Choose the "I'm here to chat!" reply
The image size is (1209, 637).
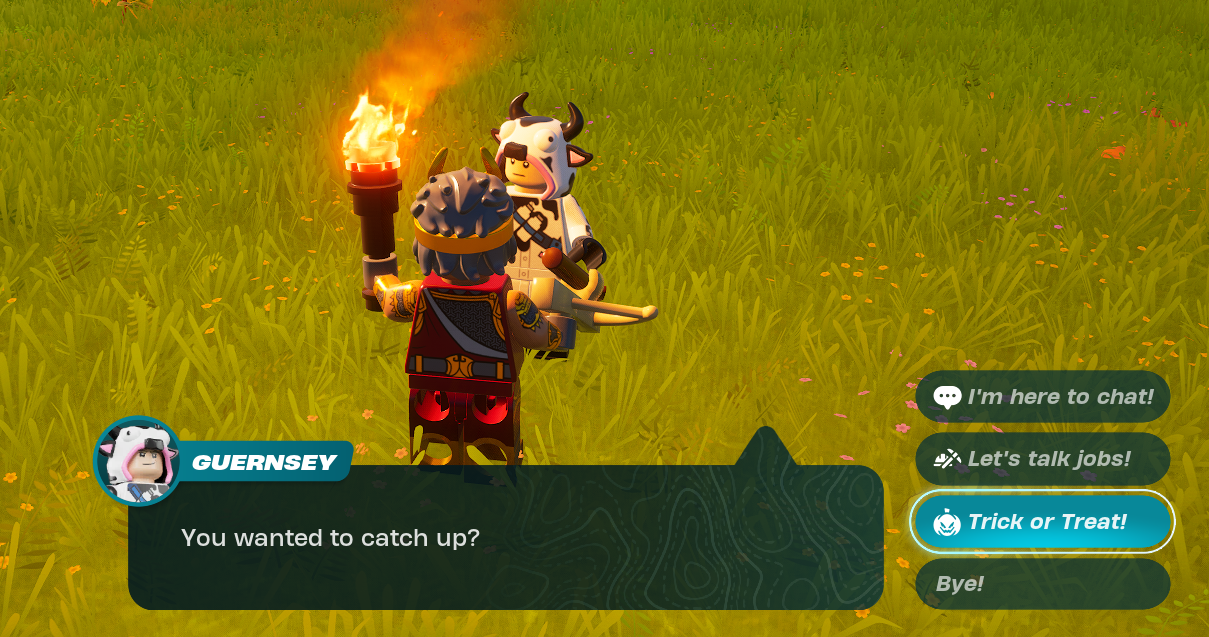[1043, 397]
